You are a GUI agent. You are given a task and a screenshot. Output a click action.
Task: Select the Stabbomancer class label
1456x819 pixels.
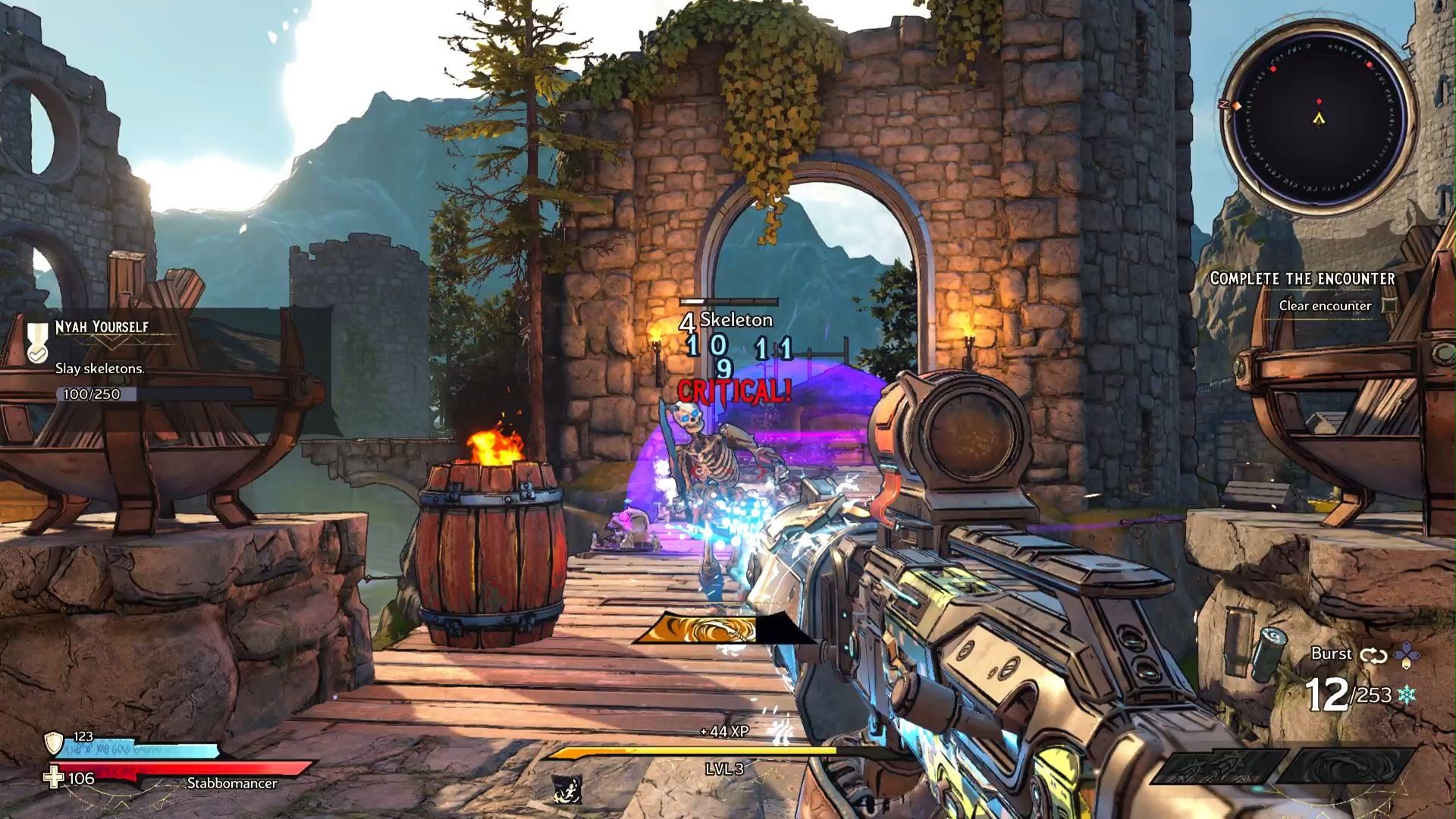pyautogui.click(x=233, y=783)
